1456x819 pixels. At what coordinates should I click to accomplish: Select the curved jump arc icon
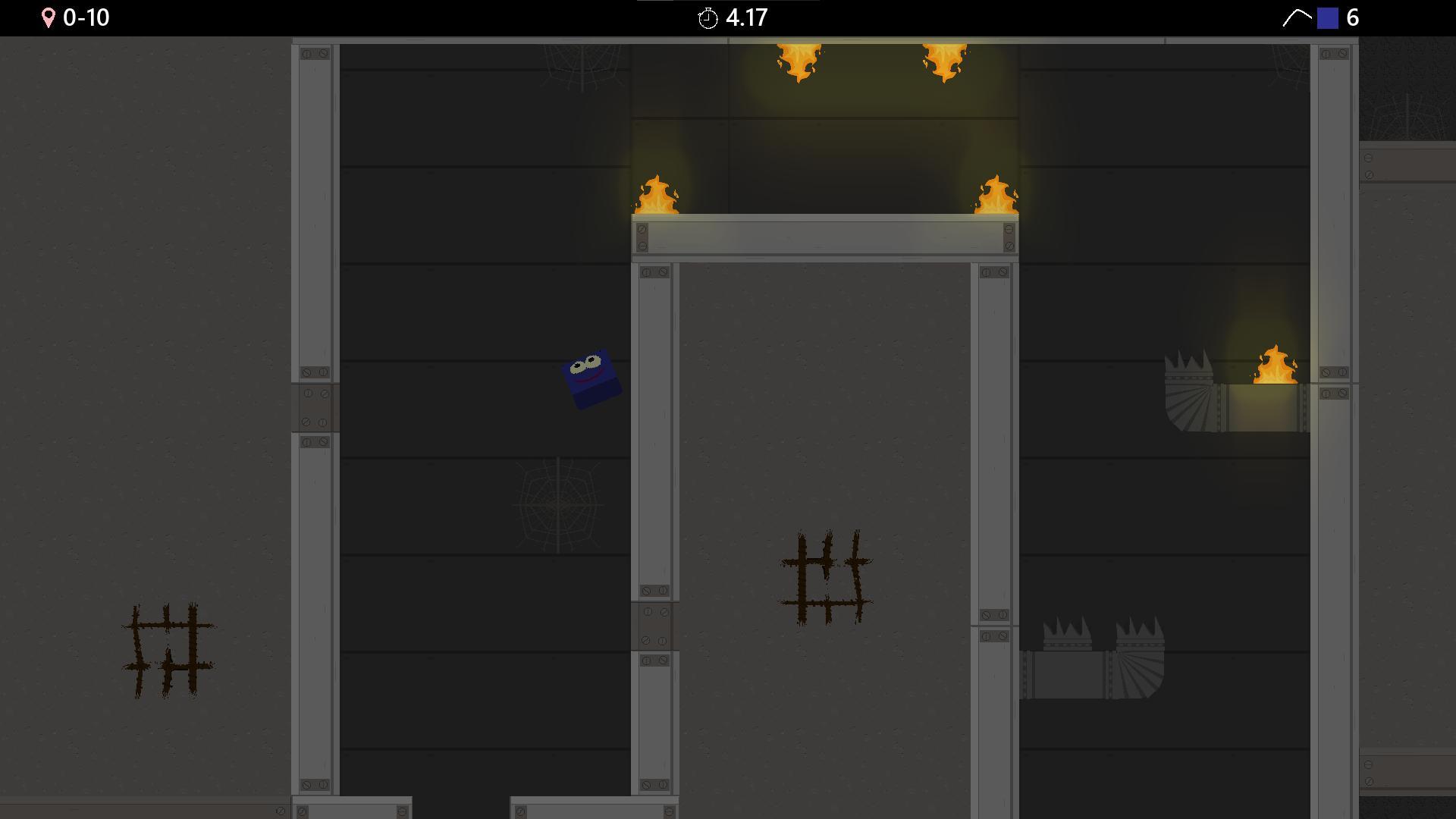(1297, 15)
